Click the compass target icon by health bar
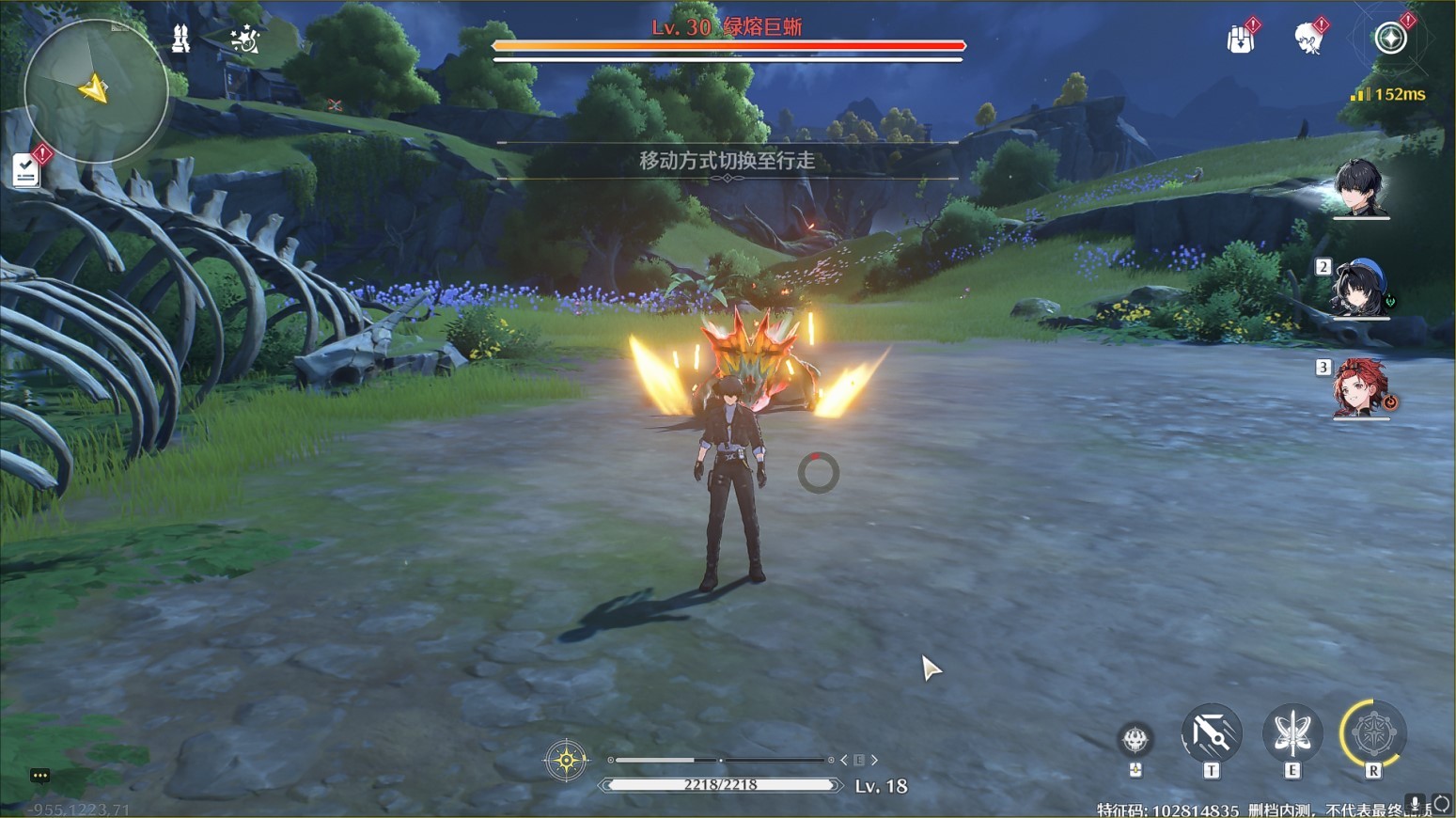This screenshot has height=818, width=1456. point(566,760)
